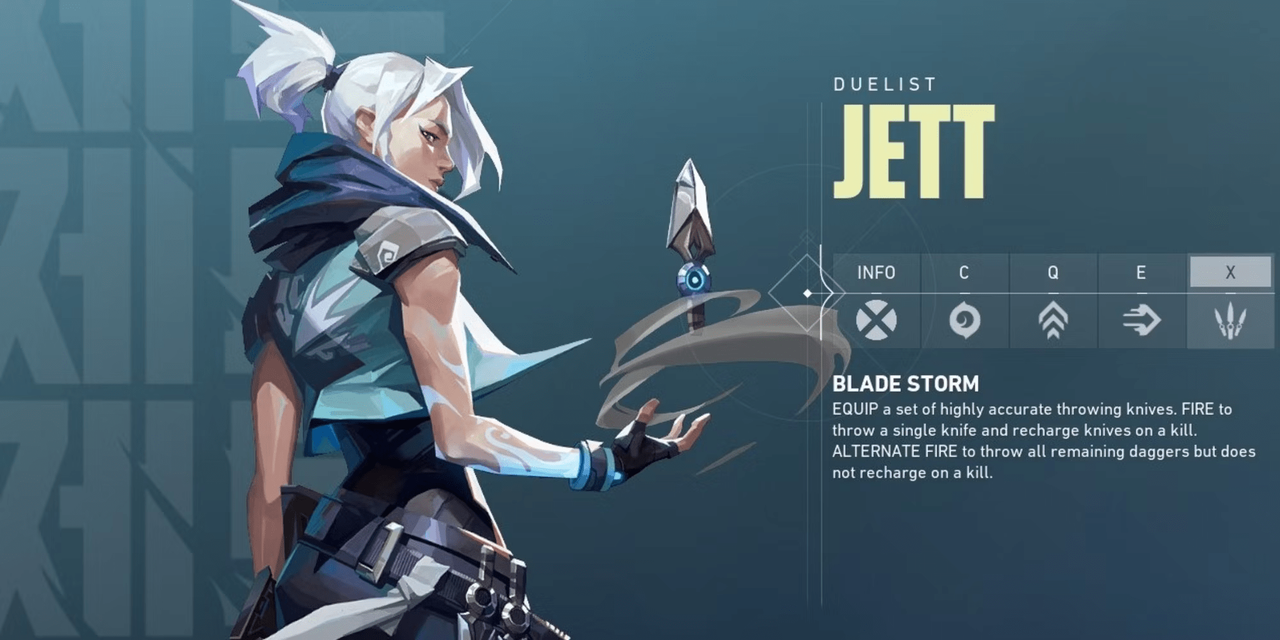View the Updraft upward-arrows ability icon

tap(1053, 321)
